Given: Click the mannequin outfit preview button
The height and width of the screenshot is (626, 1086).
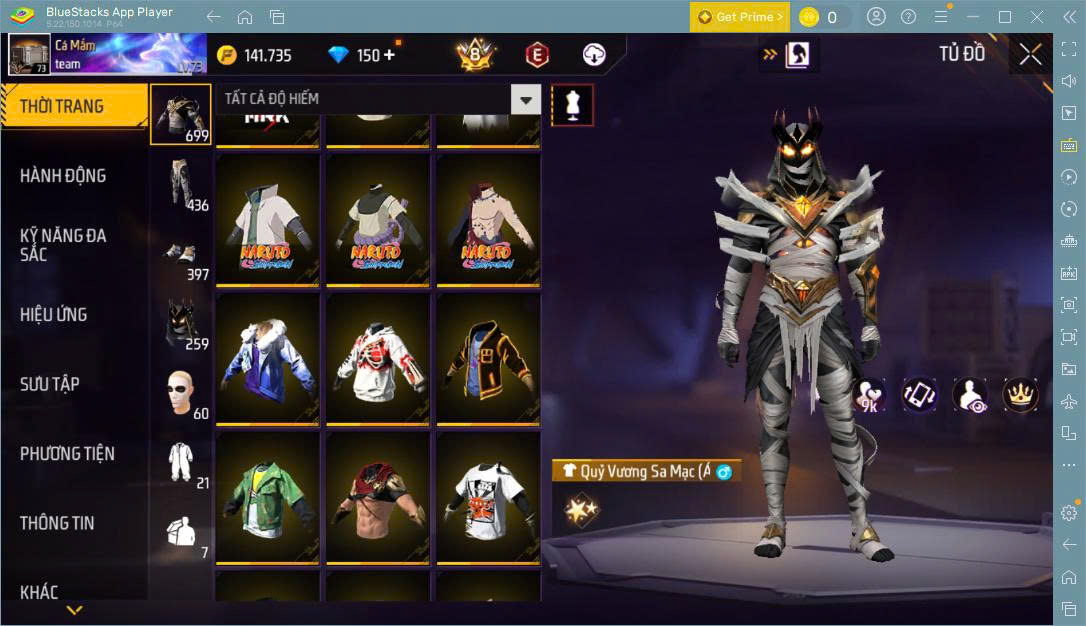Looking at the screenshot, I should click(x=573, y=104).
